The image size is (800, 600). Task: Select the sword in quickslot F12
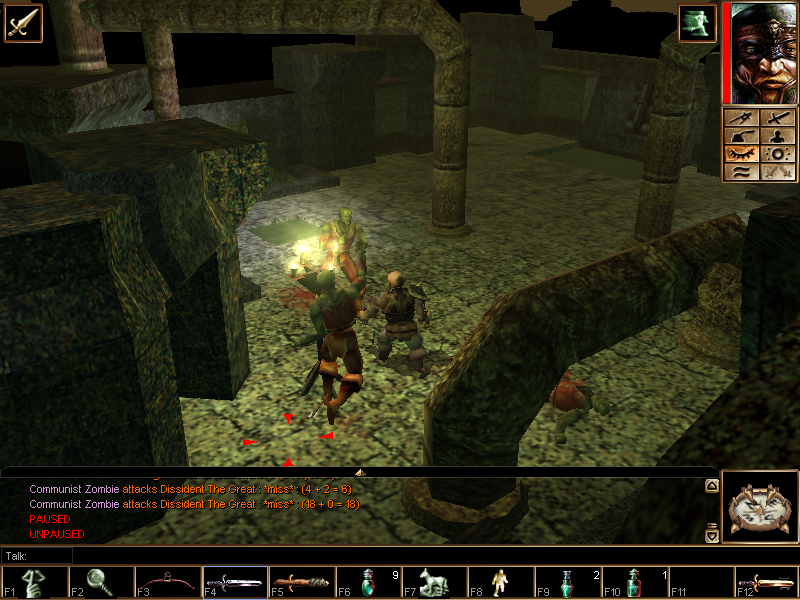tap(766, 582)
